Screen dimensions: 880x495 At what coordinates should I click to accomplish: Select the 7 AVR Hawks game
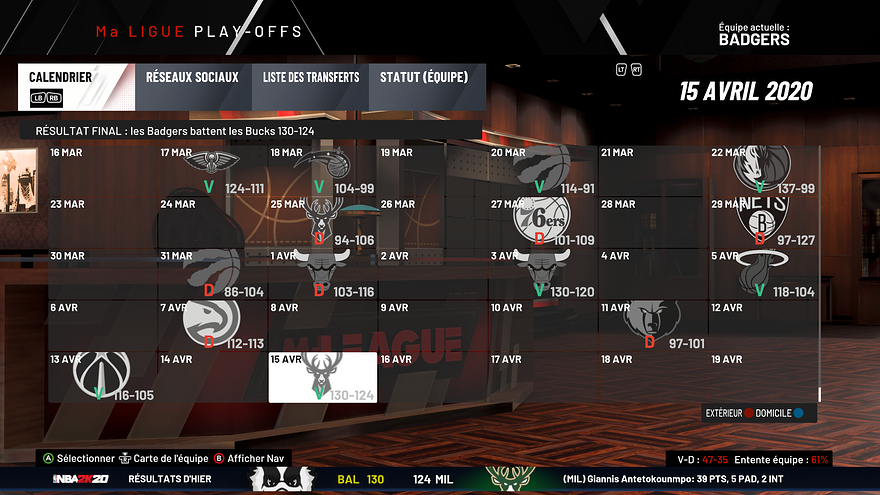coord(212,325)
